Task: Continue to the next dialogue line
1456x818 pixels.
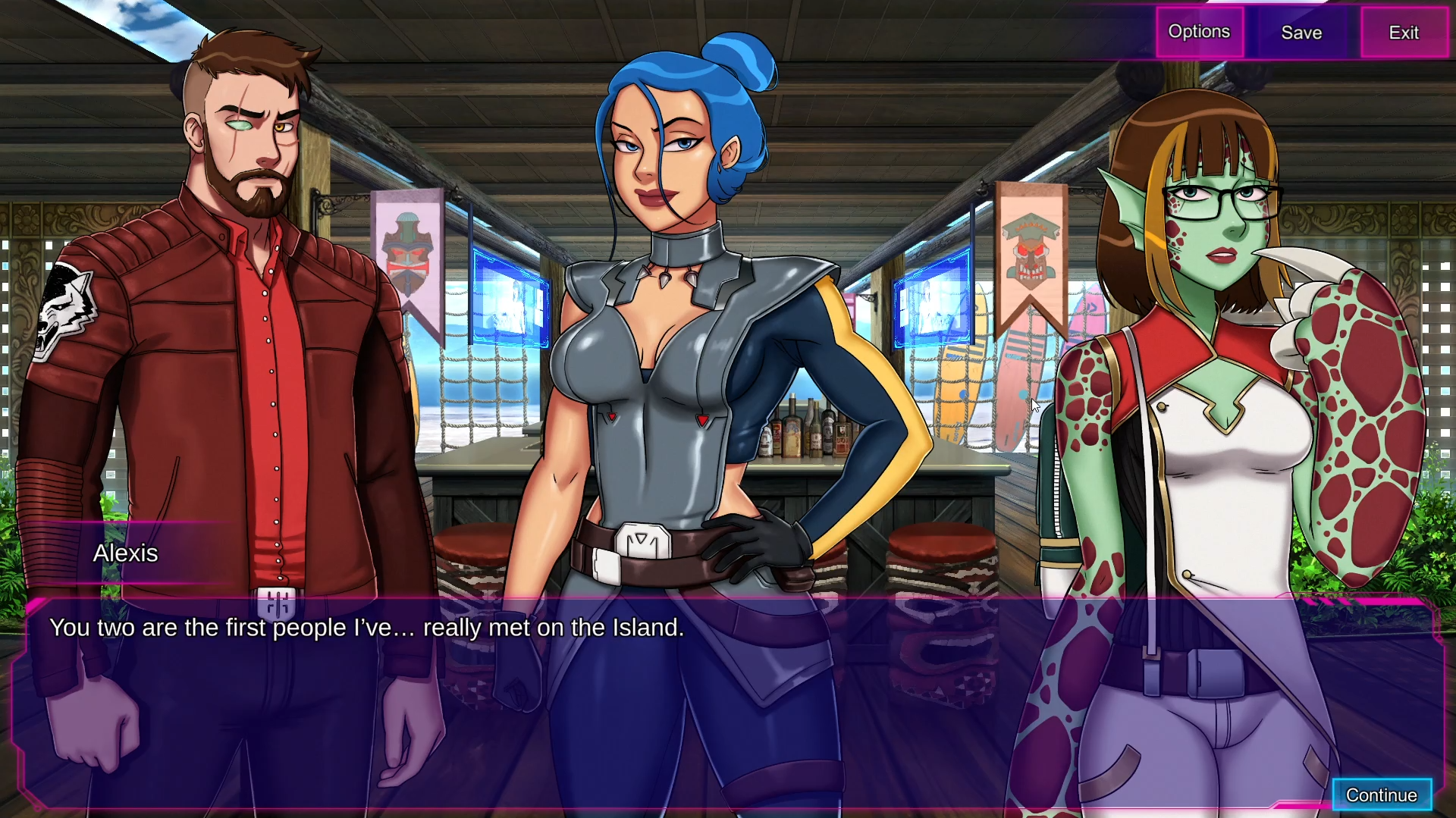Action: [1381, 794]
